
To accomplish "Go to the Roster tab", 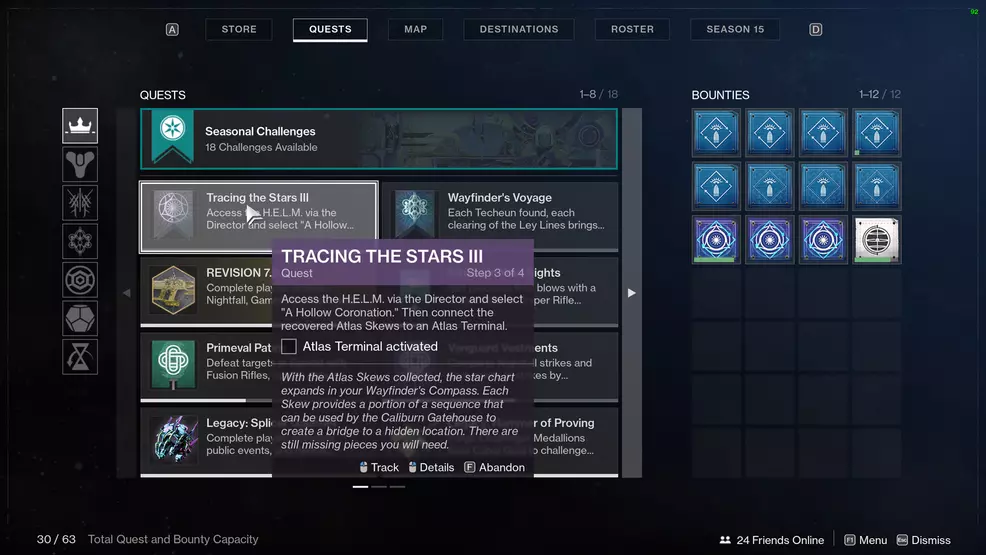I will click(x=632, y=29).
